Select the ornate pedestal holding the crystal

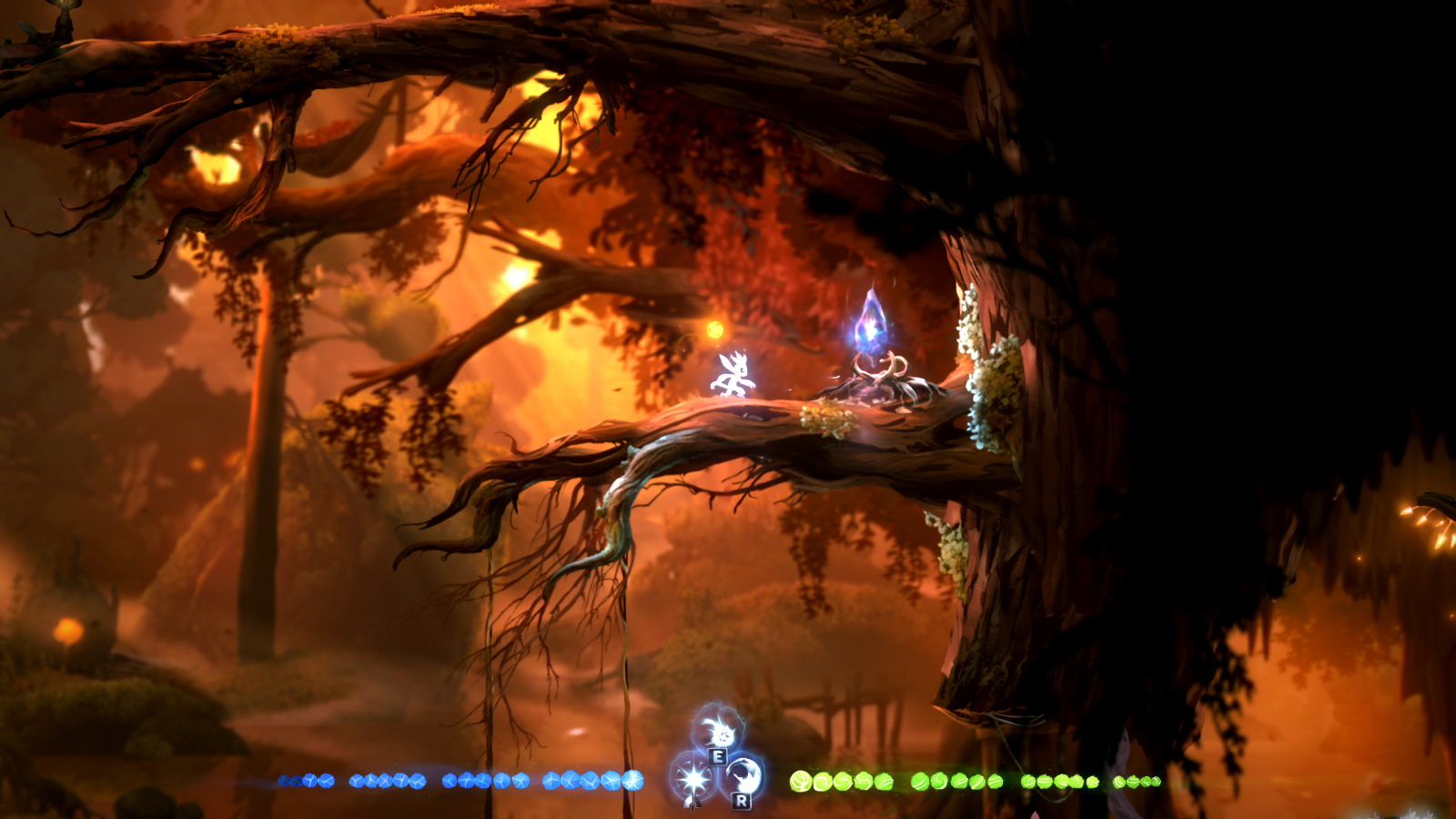click(876, 378)
